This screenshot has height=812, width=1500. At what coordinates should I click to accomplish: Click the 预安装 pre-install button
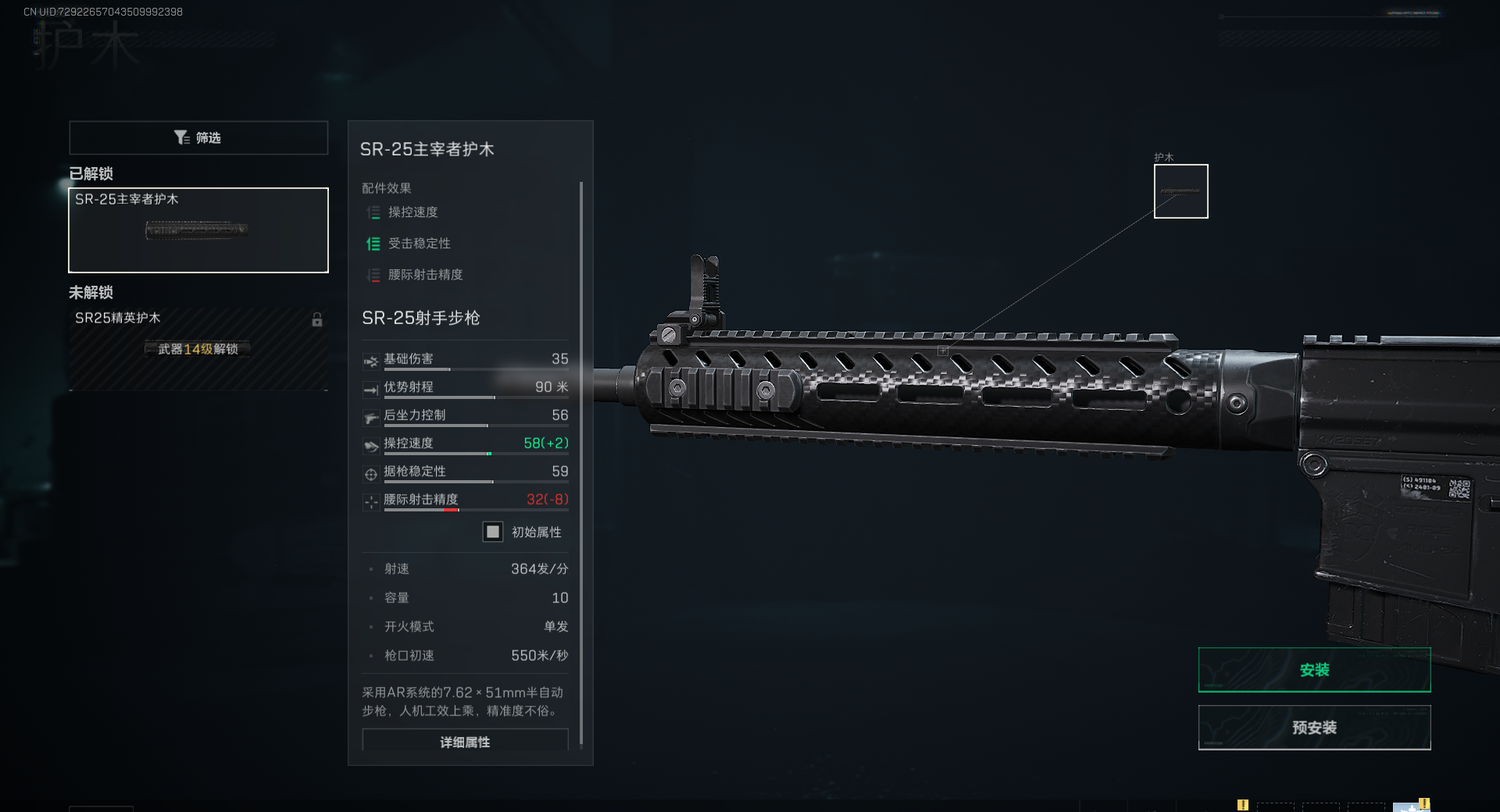pos(1314,727)
